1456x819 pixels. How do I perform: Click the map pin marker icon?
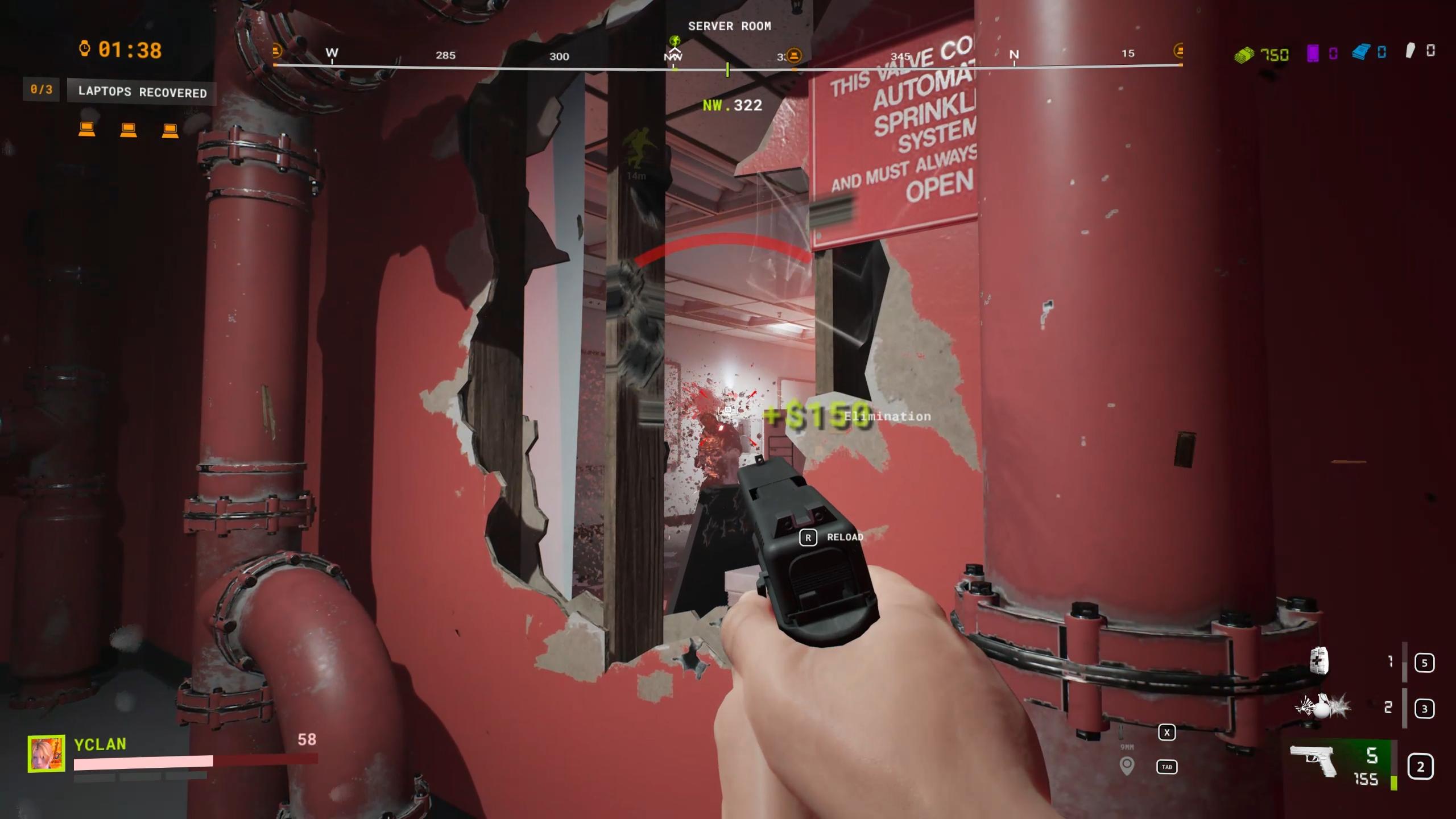pyautogui.click(x=1127, y=766)
